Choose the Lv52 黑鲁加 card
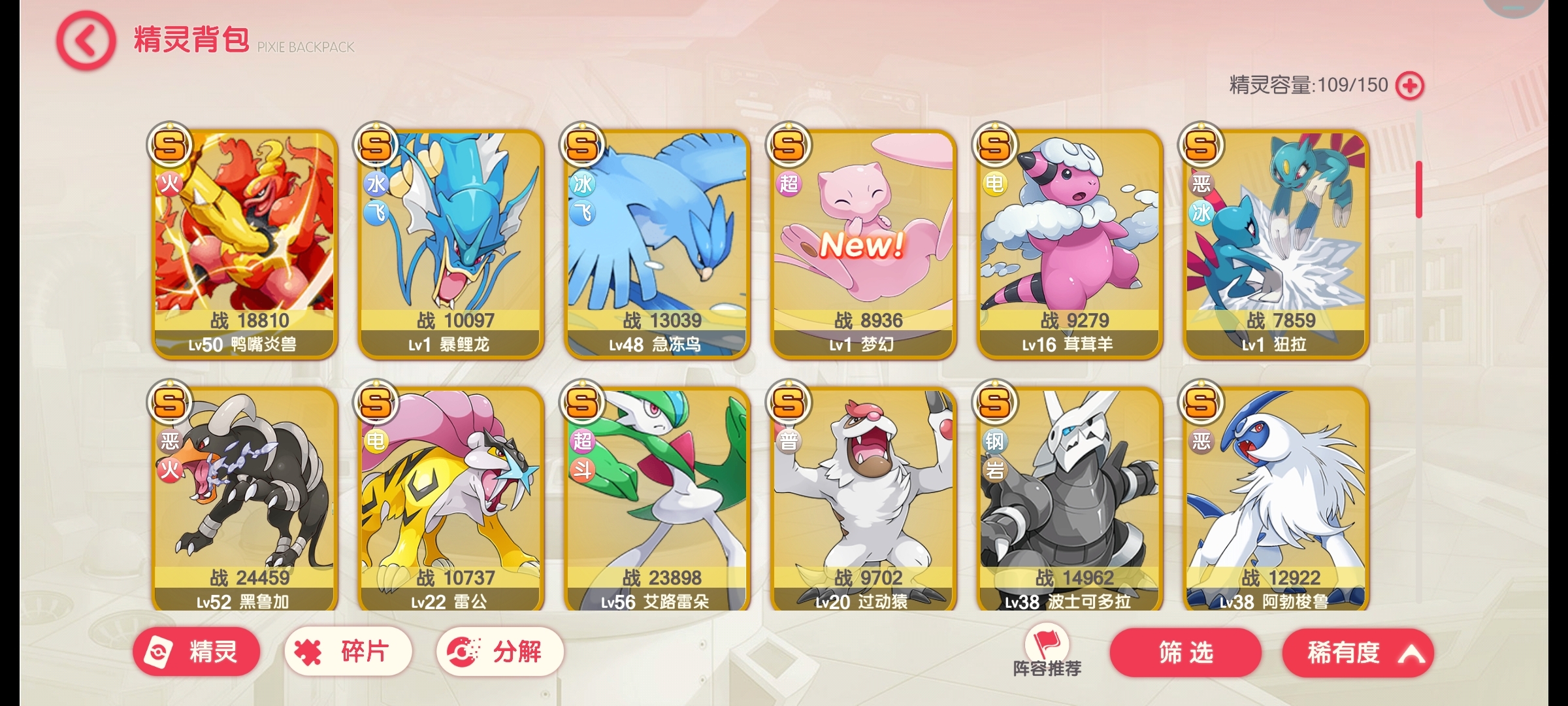The image size is (1568, 706). tap(244, 500)
